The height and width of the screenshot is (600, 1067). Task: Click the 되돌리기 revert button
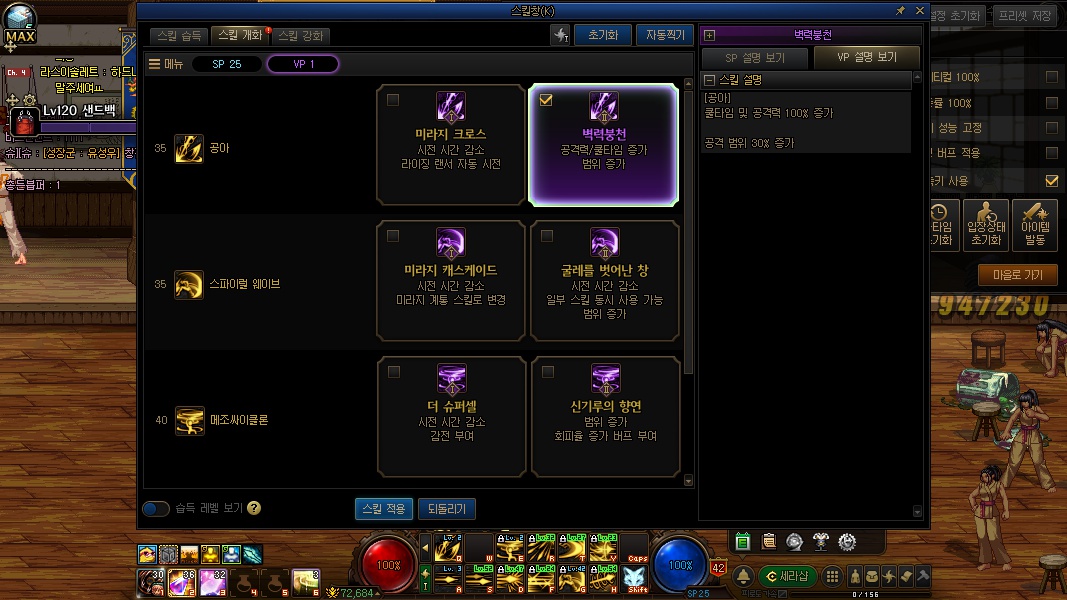(447, 508)
